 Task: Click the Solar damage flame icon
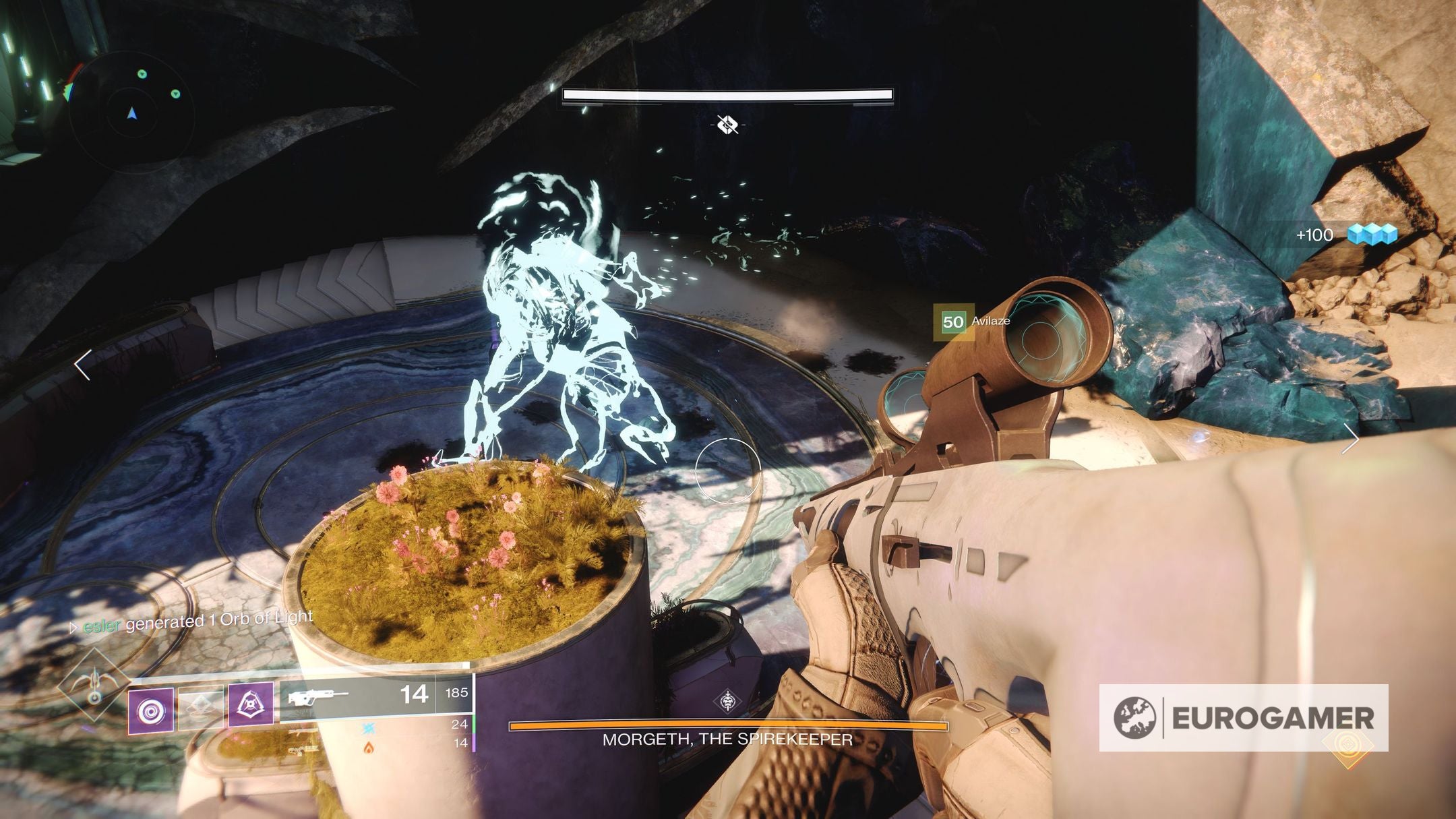pos(369,749)
